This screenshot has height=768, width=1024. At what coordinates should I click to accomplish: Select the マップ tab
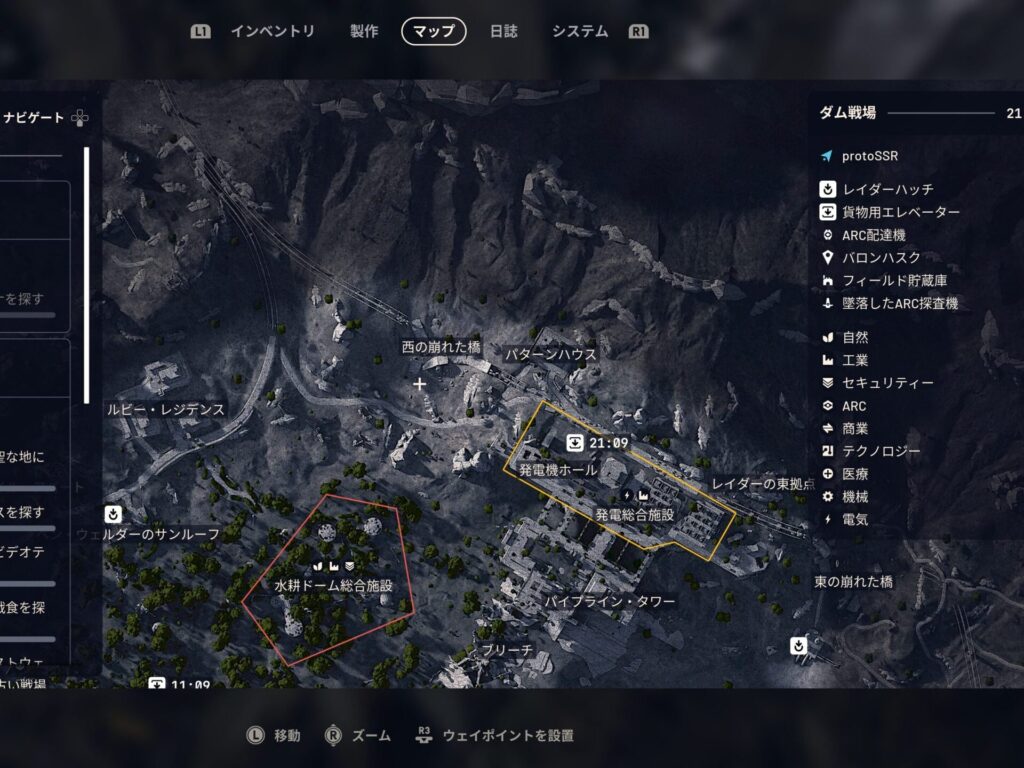(434, 32)
